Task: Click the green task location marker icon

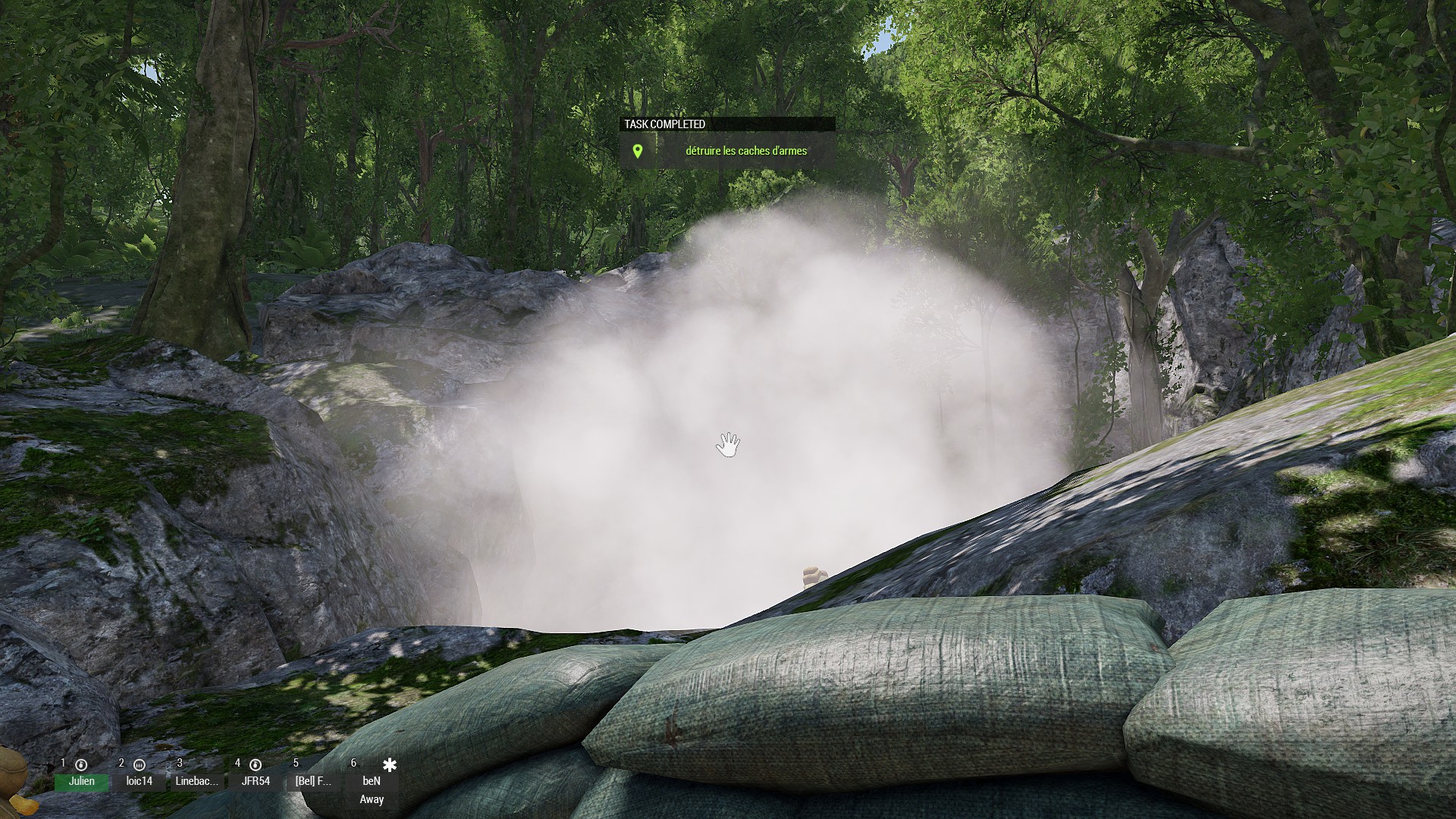Action: pyautogui.click(x=638, y=151)
